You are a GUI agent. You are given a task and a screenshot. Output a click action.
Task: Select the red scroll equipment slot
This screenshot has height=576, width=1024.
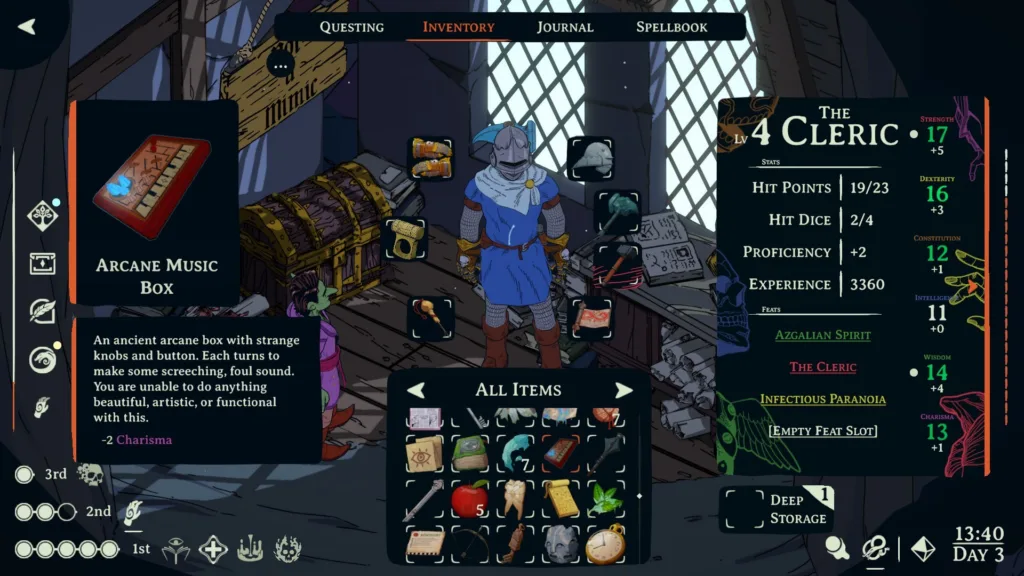[590, 318]
